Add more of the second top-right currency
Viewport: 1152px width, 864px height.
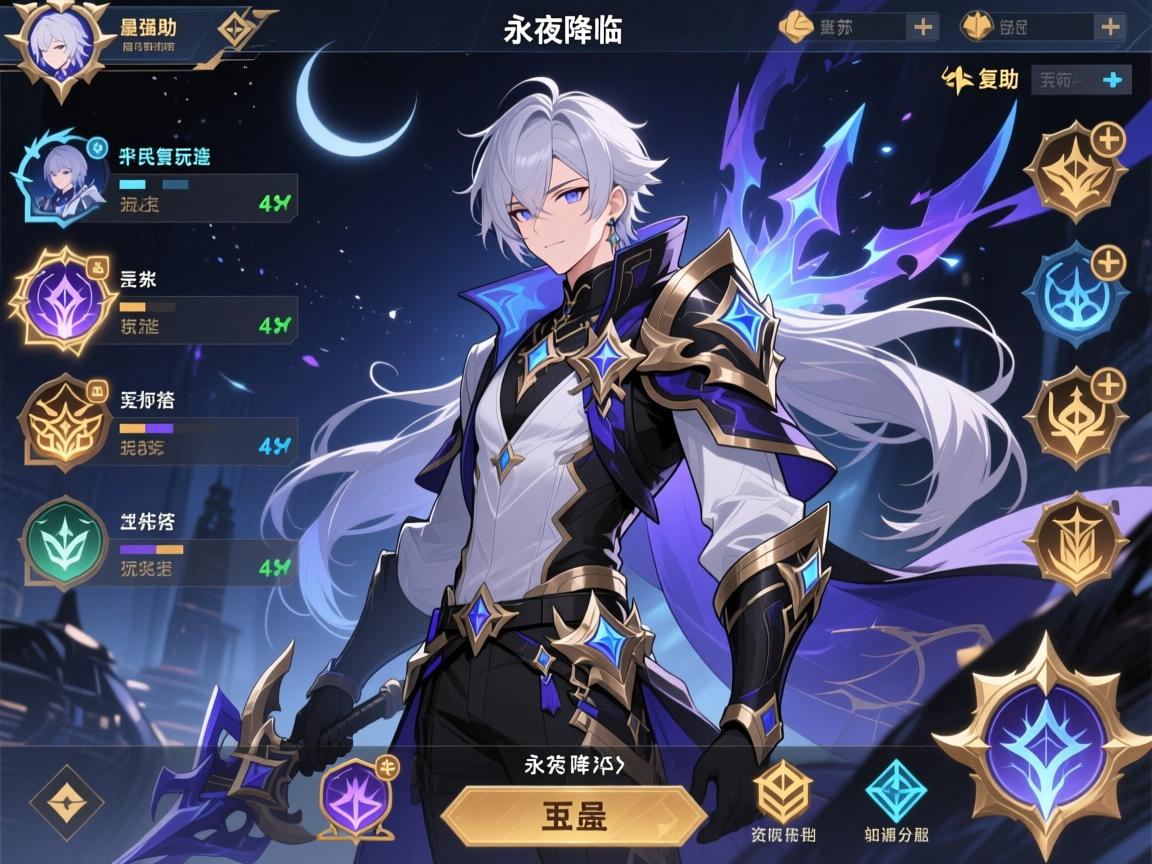click(x=1107, y=27)
